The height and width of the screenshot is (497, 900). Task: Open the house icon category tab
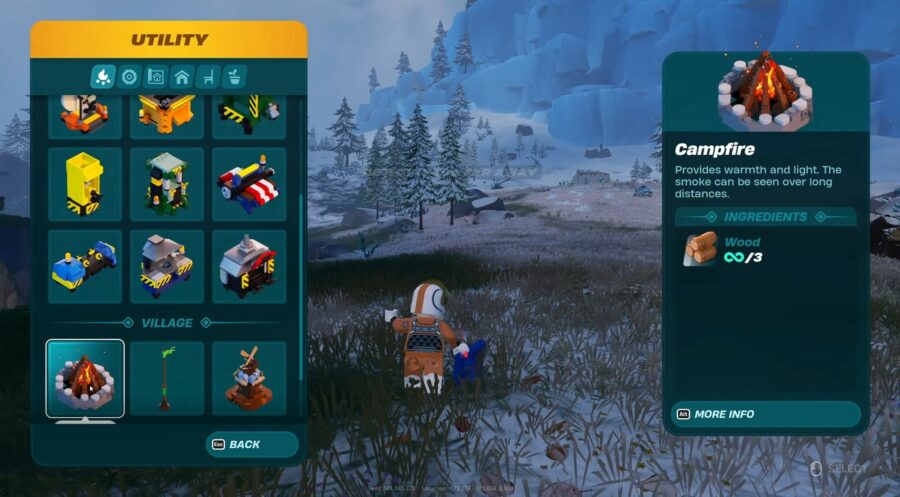click(181, 76)
